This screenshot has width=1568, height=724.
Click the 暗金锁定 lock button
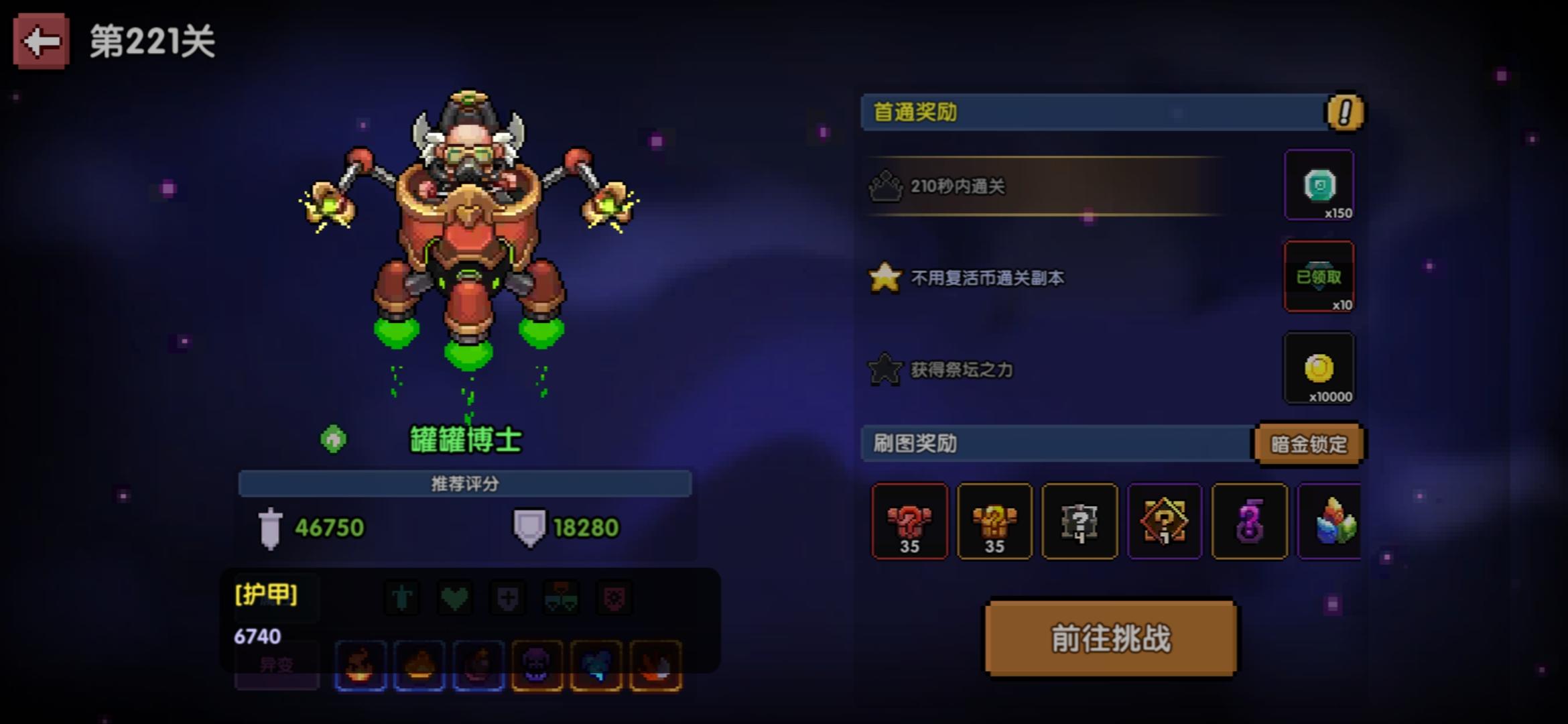pos(1309,444)
